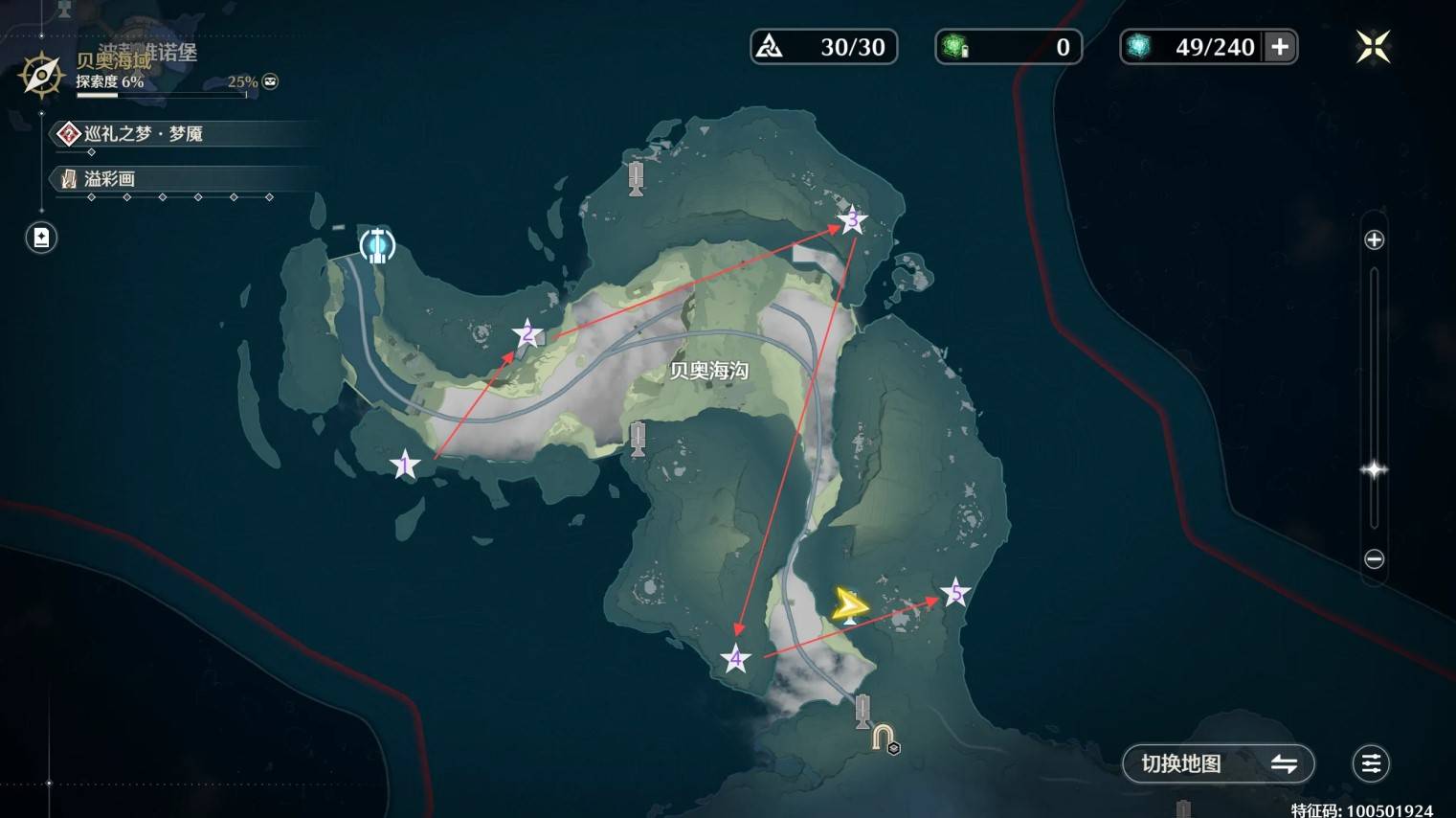Select the 巡礼之梦·梦魇 quest tracker
This screenshot has height=818, width=1456.
[144, 133]
